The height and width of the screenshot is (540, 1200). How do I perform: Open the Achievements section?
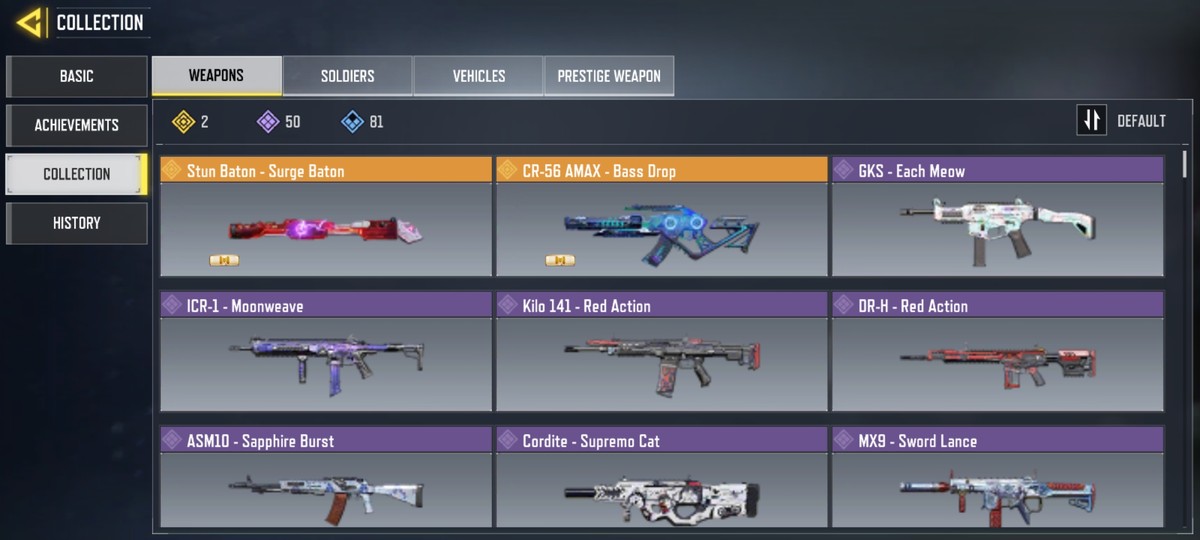[x=77, y=125]
